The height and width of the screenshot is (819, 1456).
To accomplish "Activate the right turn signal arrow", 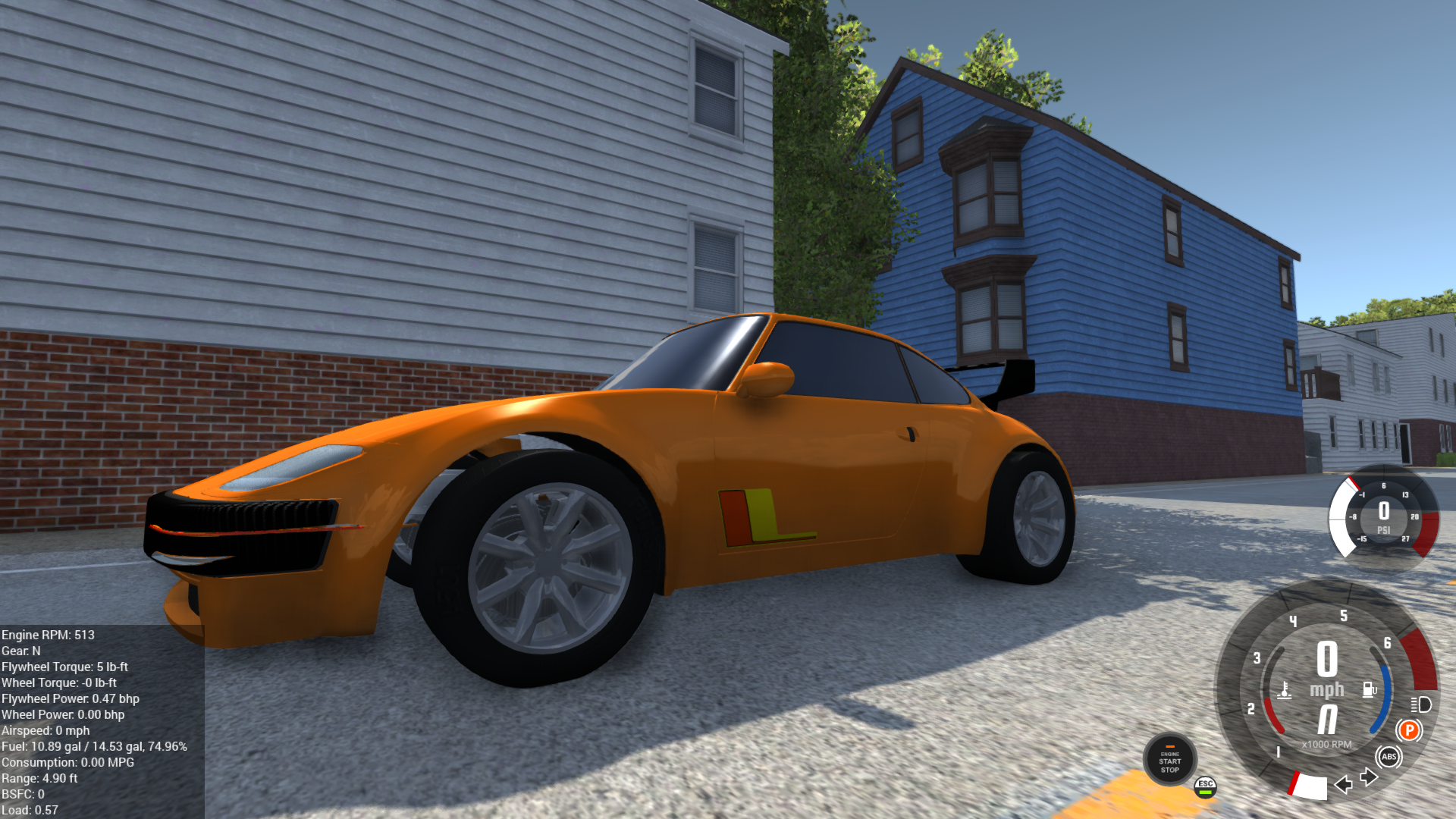I will pos(1367,777).
